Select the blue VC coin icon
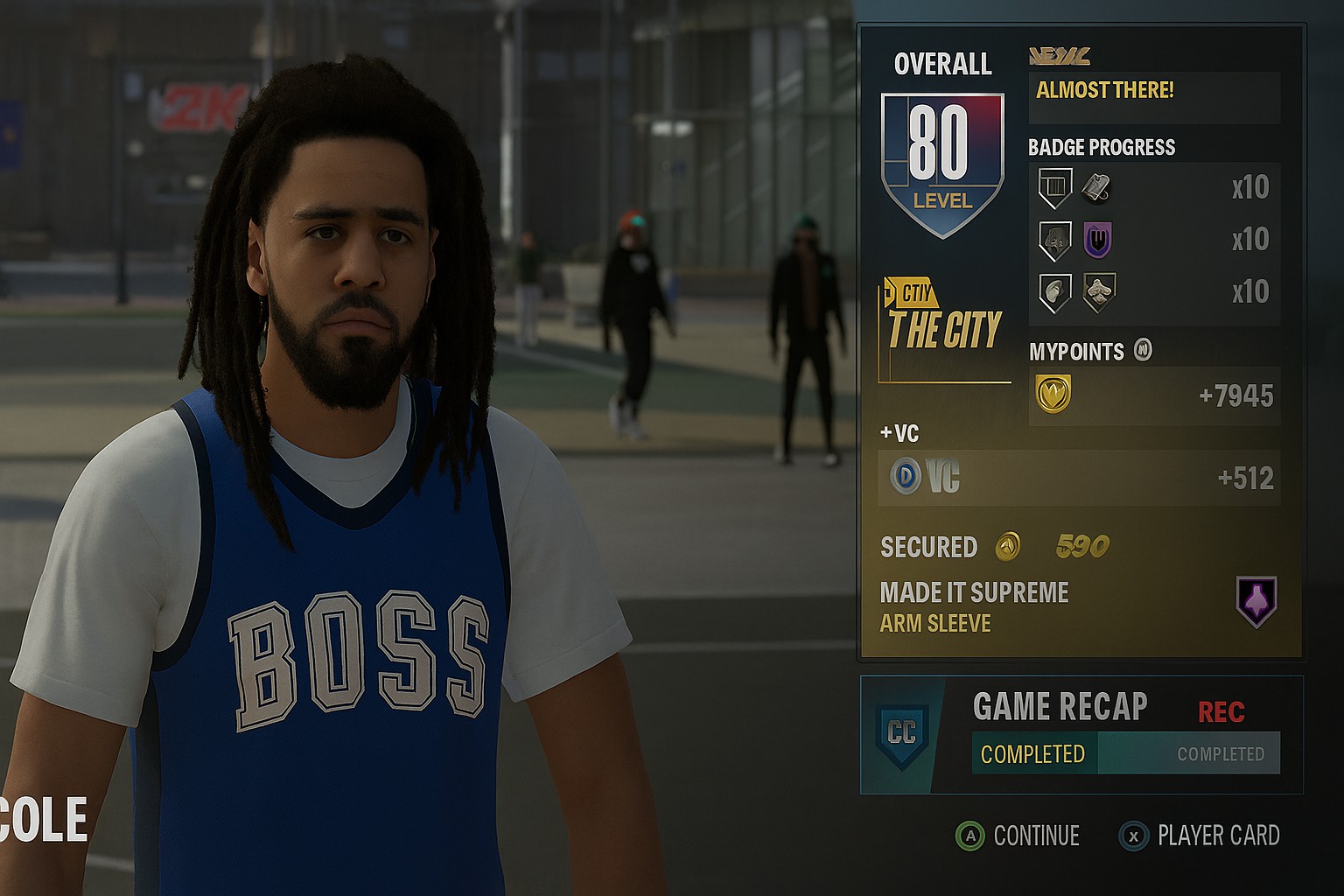The width and height of the screenshot is (1344, 896). (x=906, y=477)
